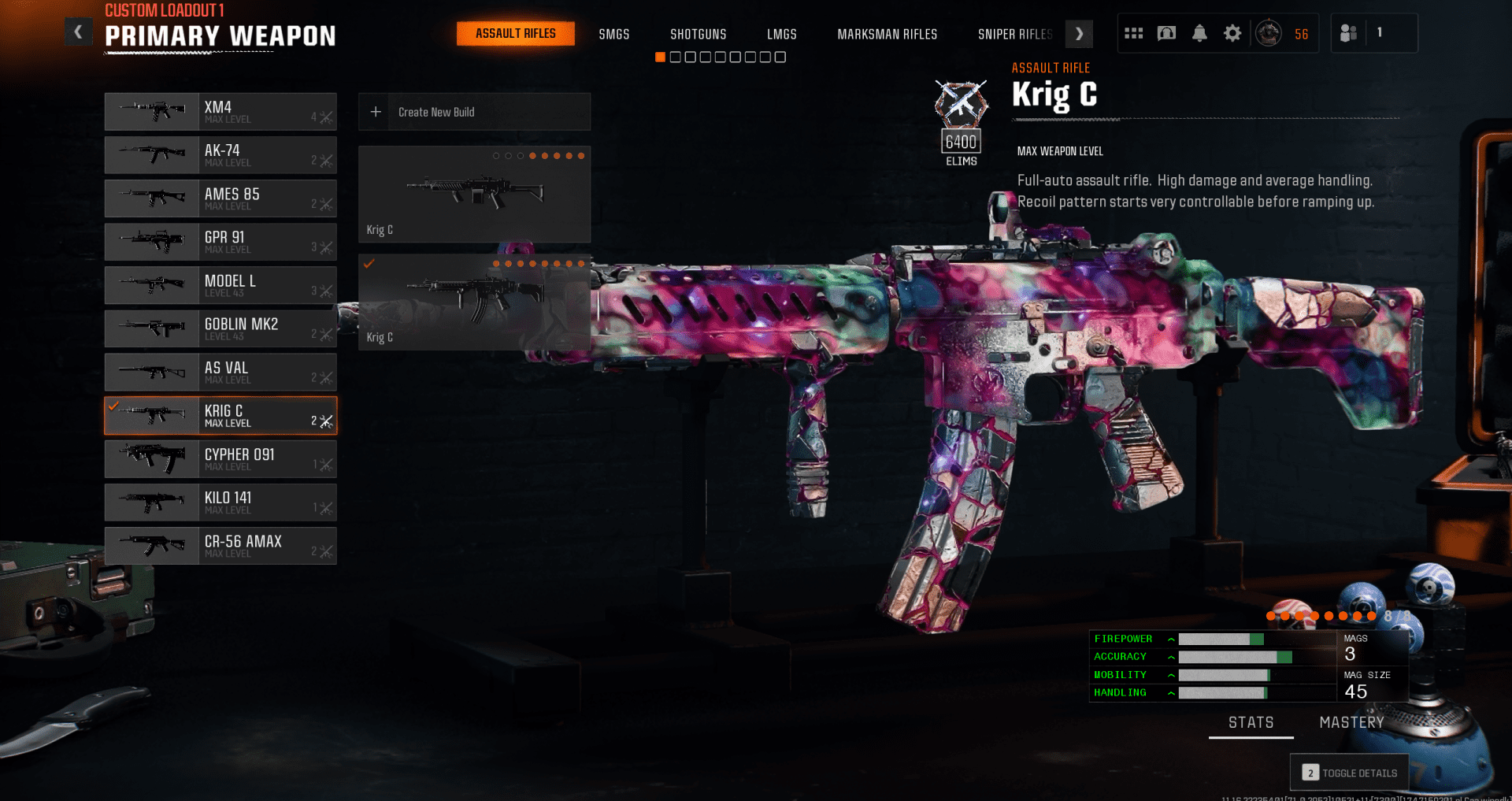
Task: Select the LMGs weapon tab
Action: tap(781, 34)
